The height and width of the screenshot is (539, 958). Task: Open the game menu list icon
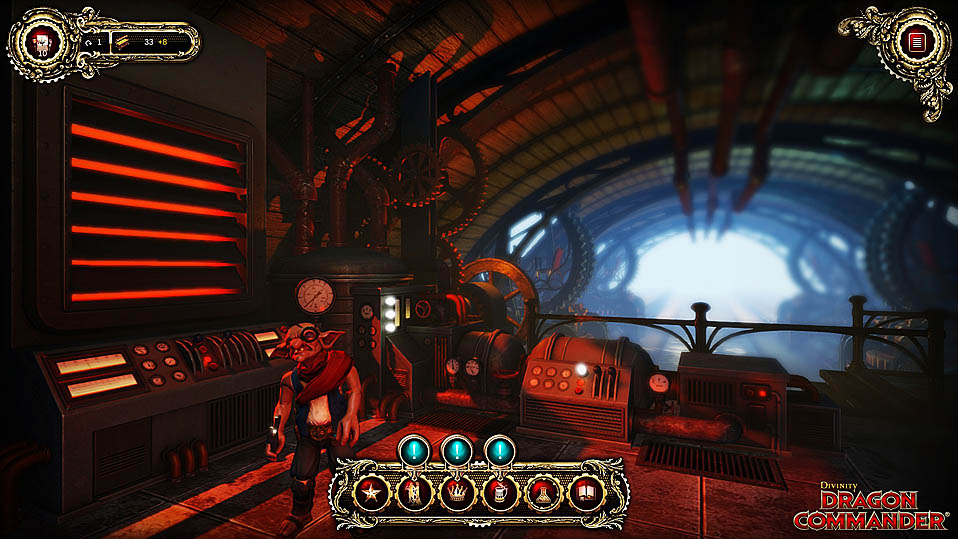click(911, 41)
